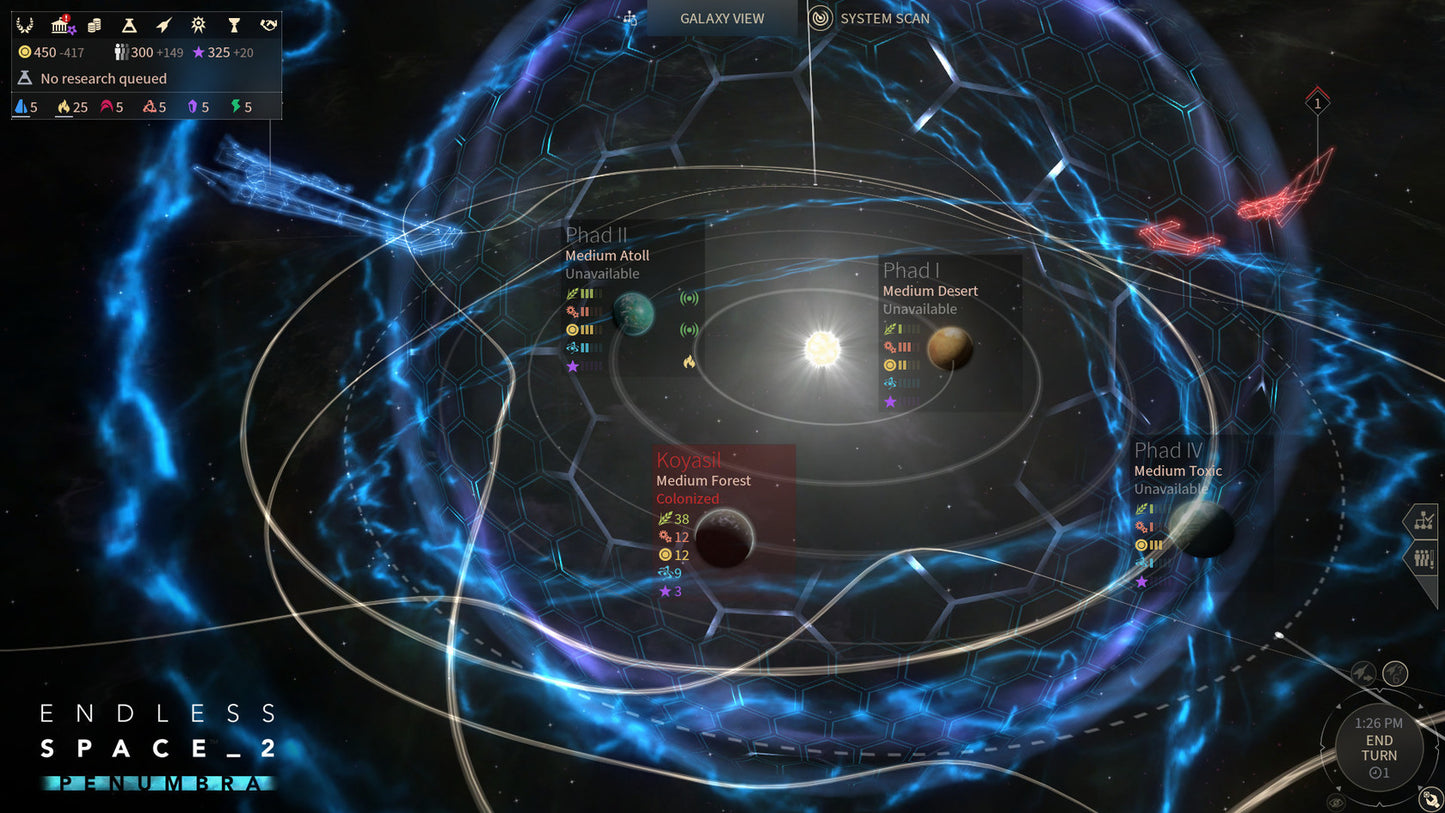The width and height of the screenshot is (1445, 813).
Task: Collapse the small panel arrow at top center
Action: click(x=628, y=17)
